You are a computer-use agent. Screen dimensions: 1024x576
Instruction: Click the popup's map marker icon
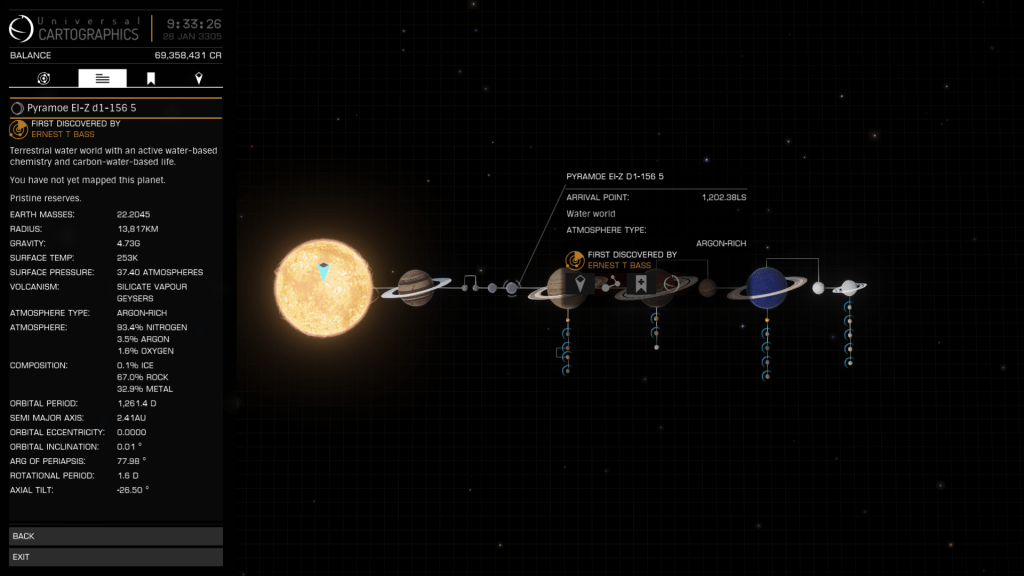pos(580,285)
